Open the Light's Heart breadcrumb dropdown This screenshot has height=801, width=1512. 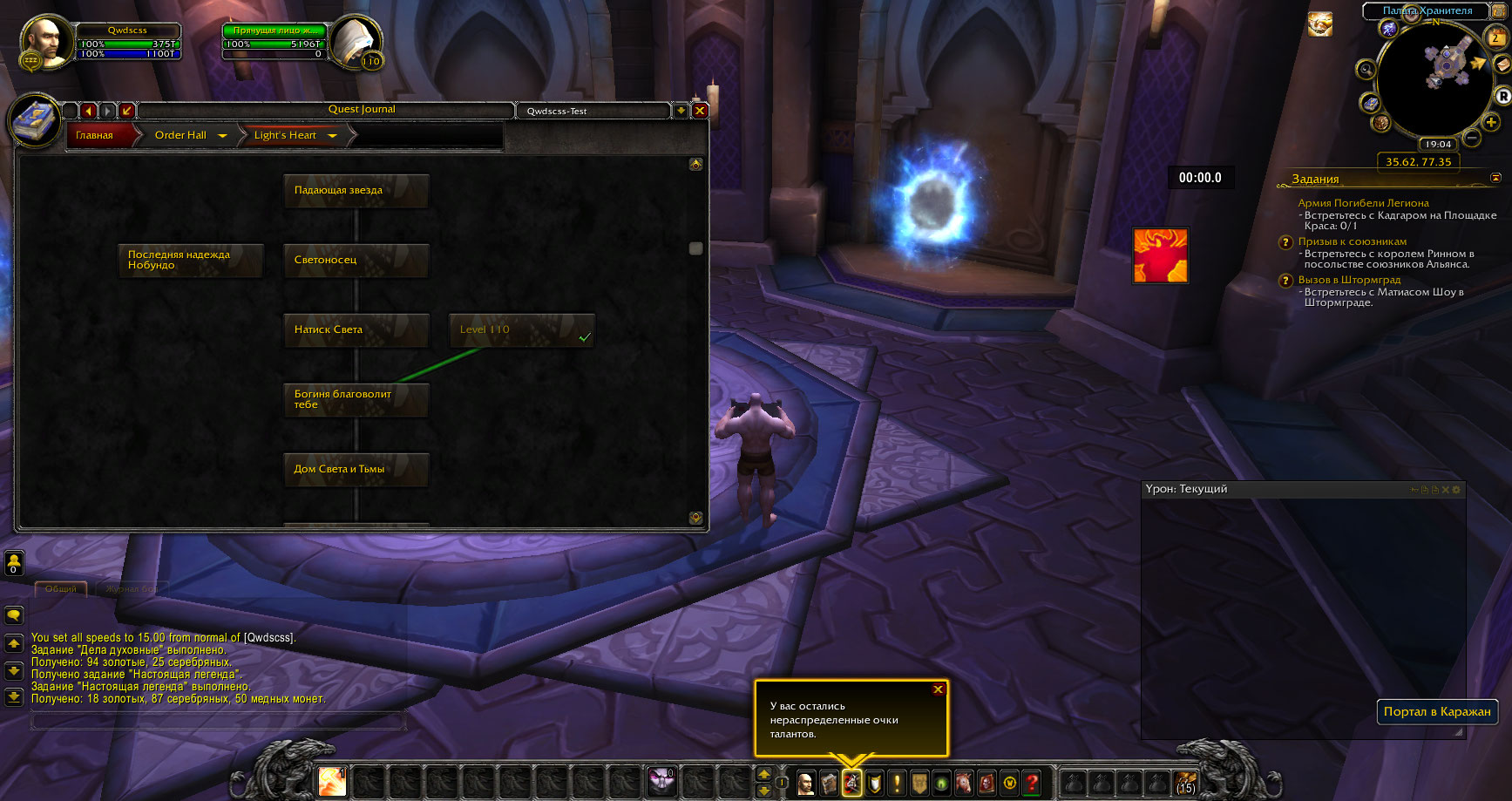pyautogui.click(x=332, y=136)
